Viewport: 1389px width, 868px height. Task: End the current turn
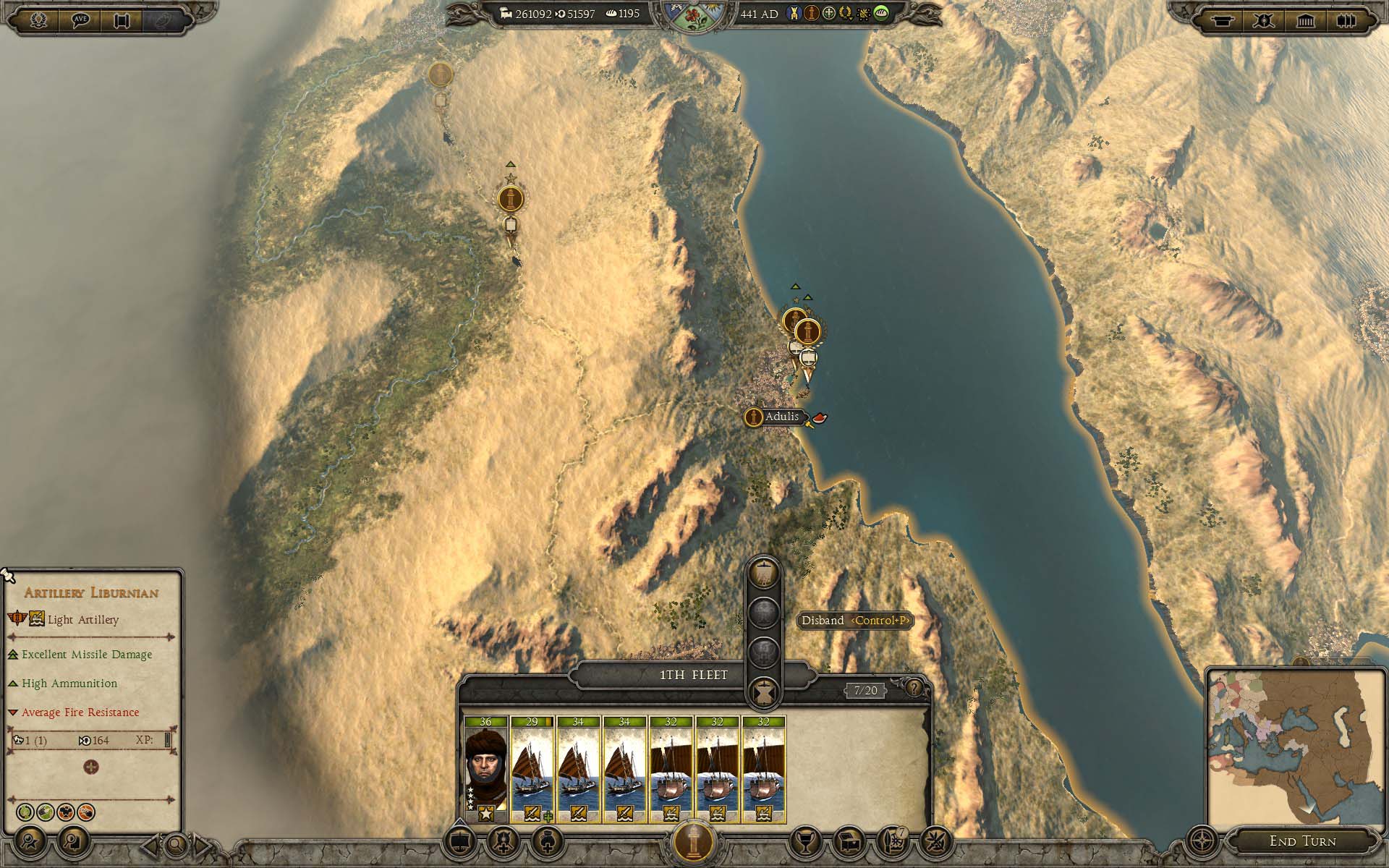pyautogui.click(x=1302, y=841)
